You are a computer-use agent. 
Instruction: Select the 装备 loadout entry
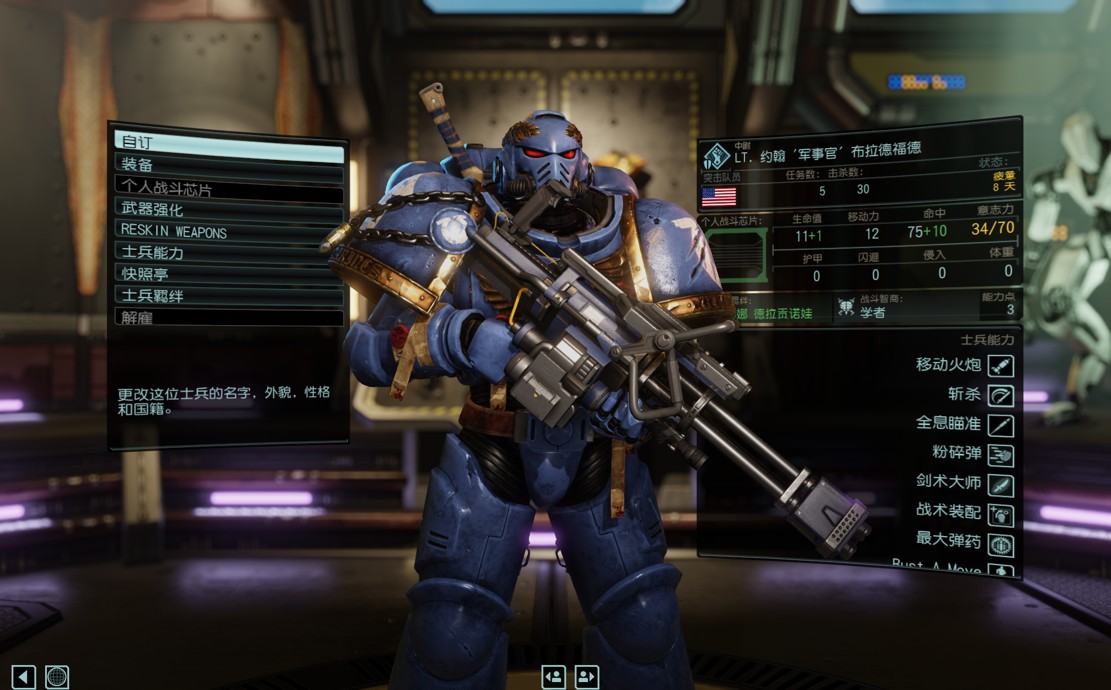coord(229,165)
